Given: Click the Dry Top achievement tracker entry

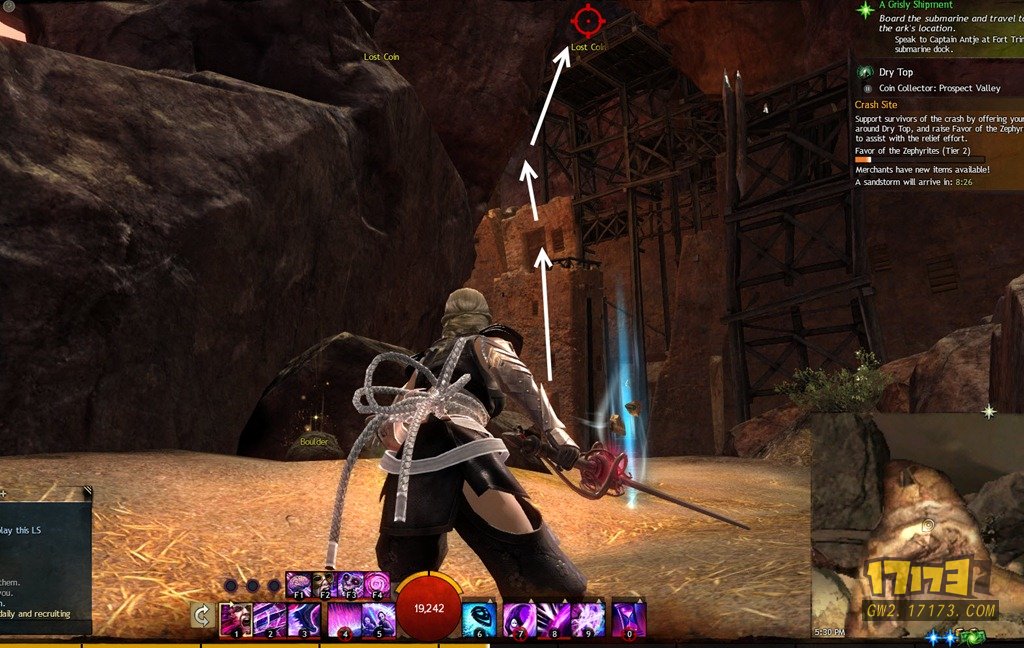Looking at the screenshot, I should tap(896, 72).
